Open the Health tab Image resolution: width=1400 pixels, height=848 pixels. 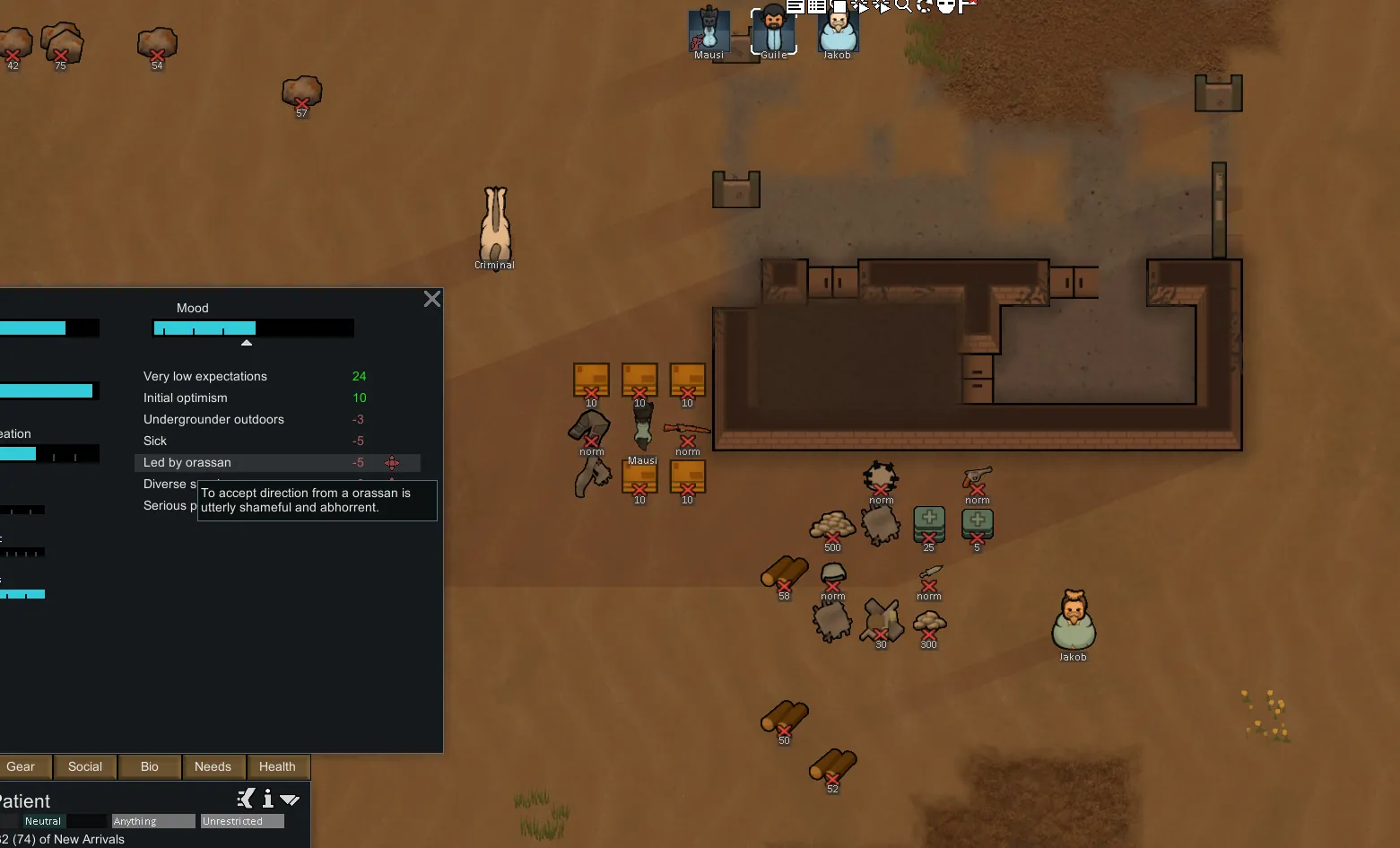click(277, 767)
